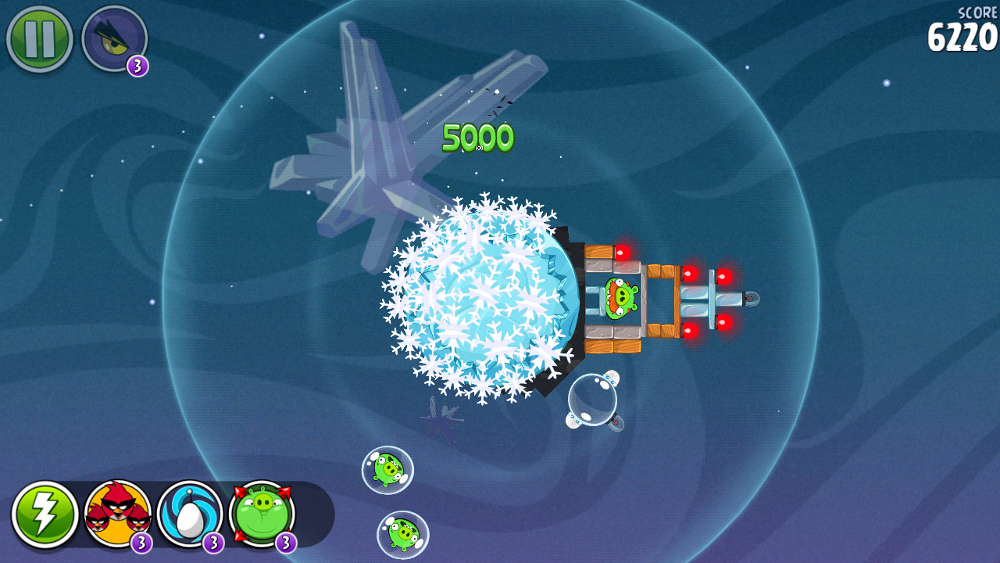Viewport: 1000px width, 563px height.
Task: Use the red Flock of Birds power-up
Action: click(x=117, y=514)
